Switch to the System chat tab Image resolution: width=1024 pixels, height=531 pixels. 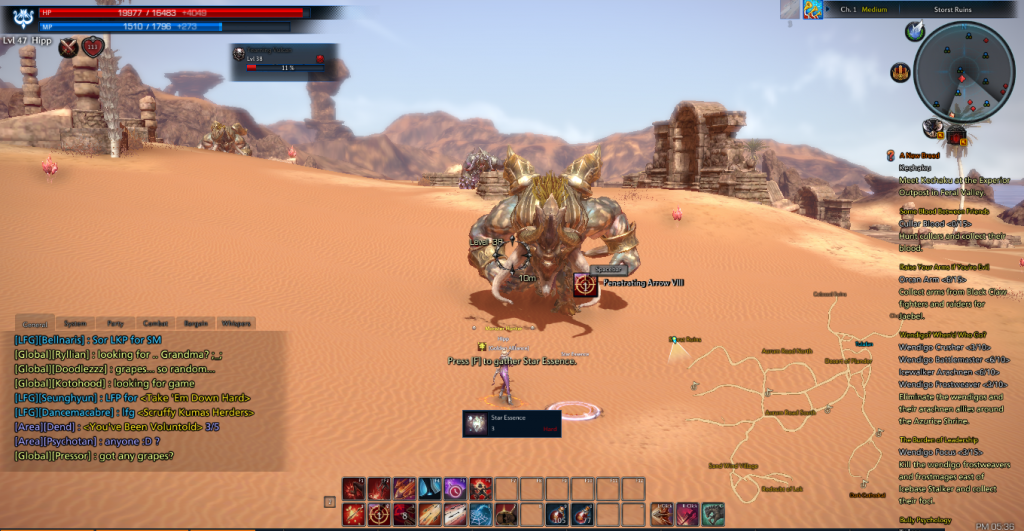tap(75, 324)
